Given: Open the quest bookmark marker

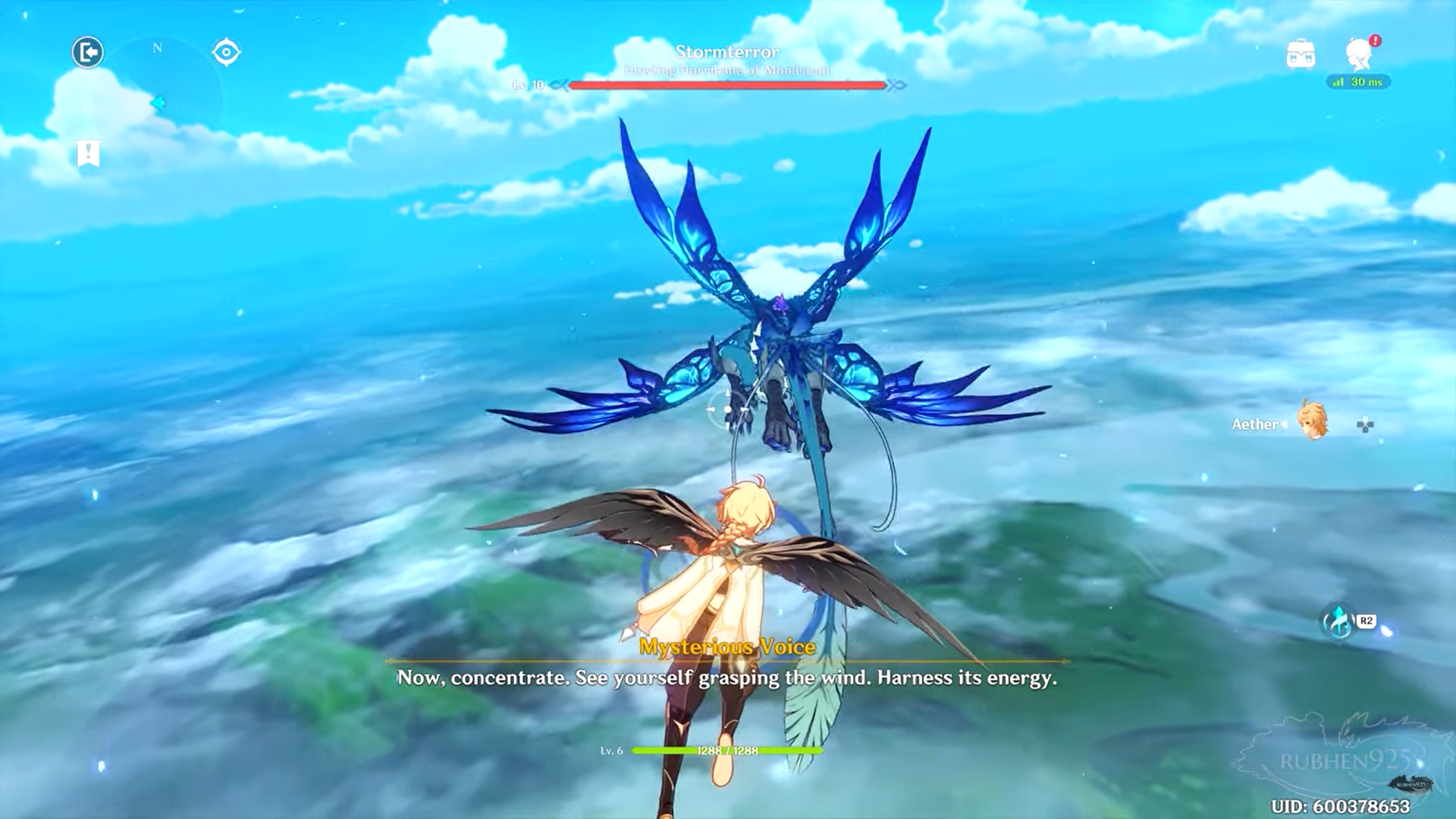Looking at the screenshot, I should [88, 153].
